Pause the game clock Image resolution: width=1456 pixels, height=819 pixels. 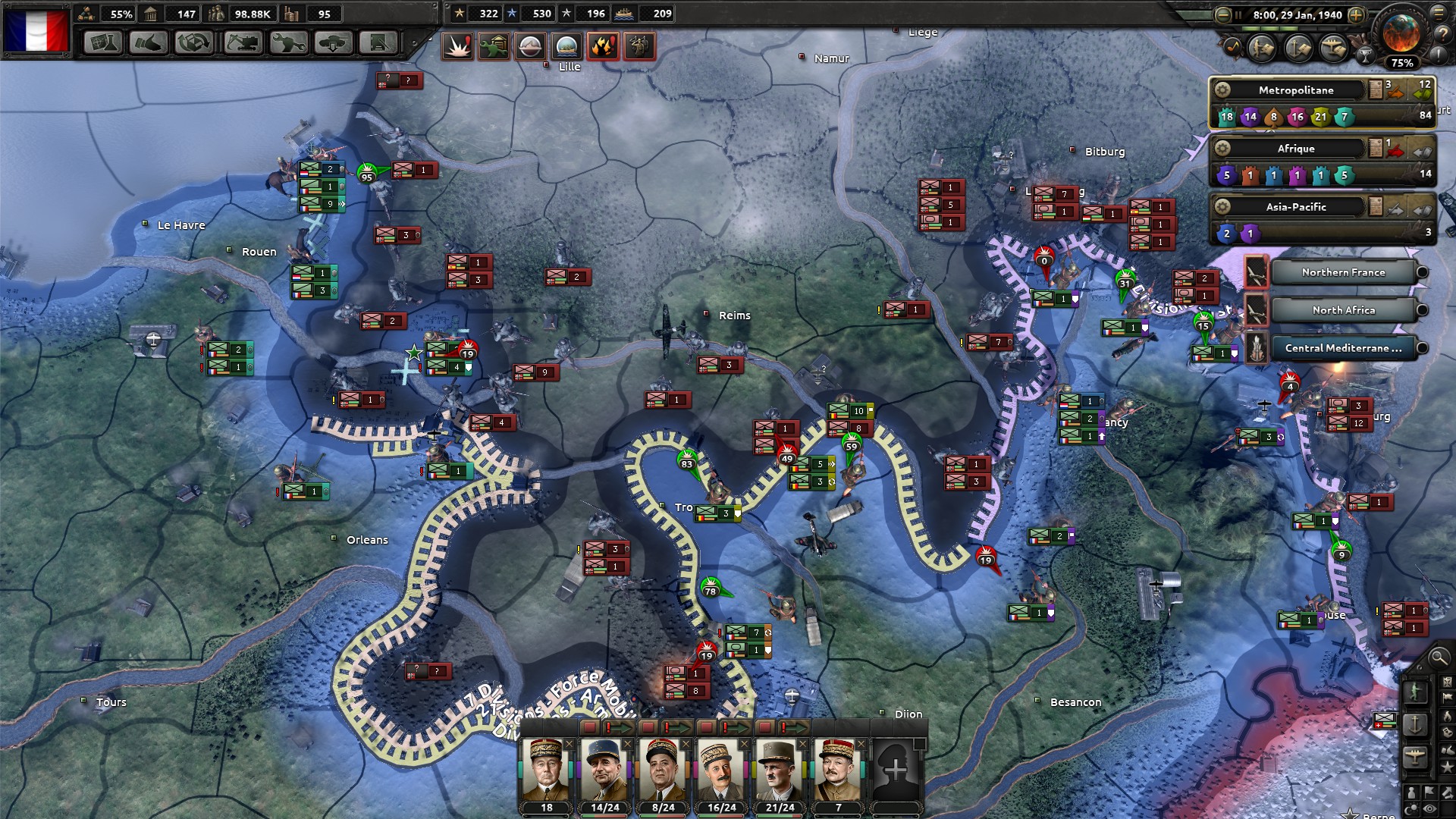tap(1238, 14)
